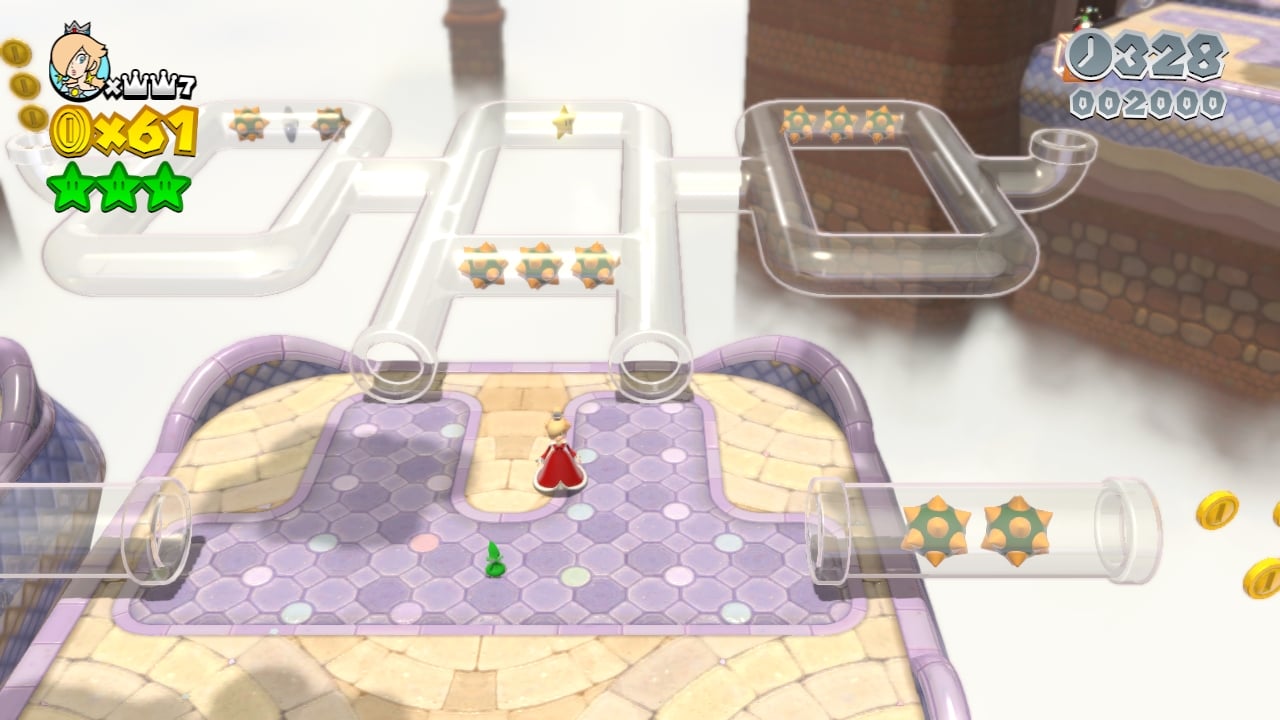This screenshot has width=1280, height=720.
Task: Select the score display showing 002000
Action: coord(1150,100)
